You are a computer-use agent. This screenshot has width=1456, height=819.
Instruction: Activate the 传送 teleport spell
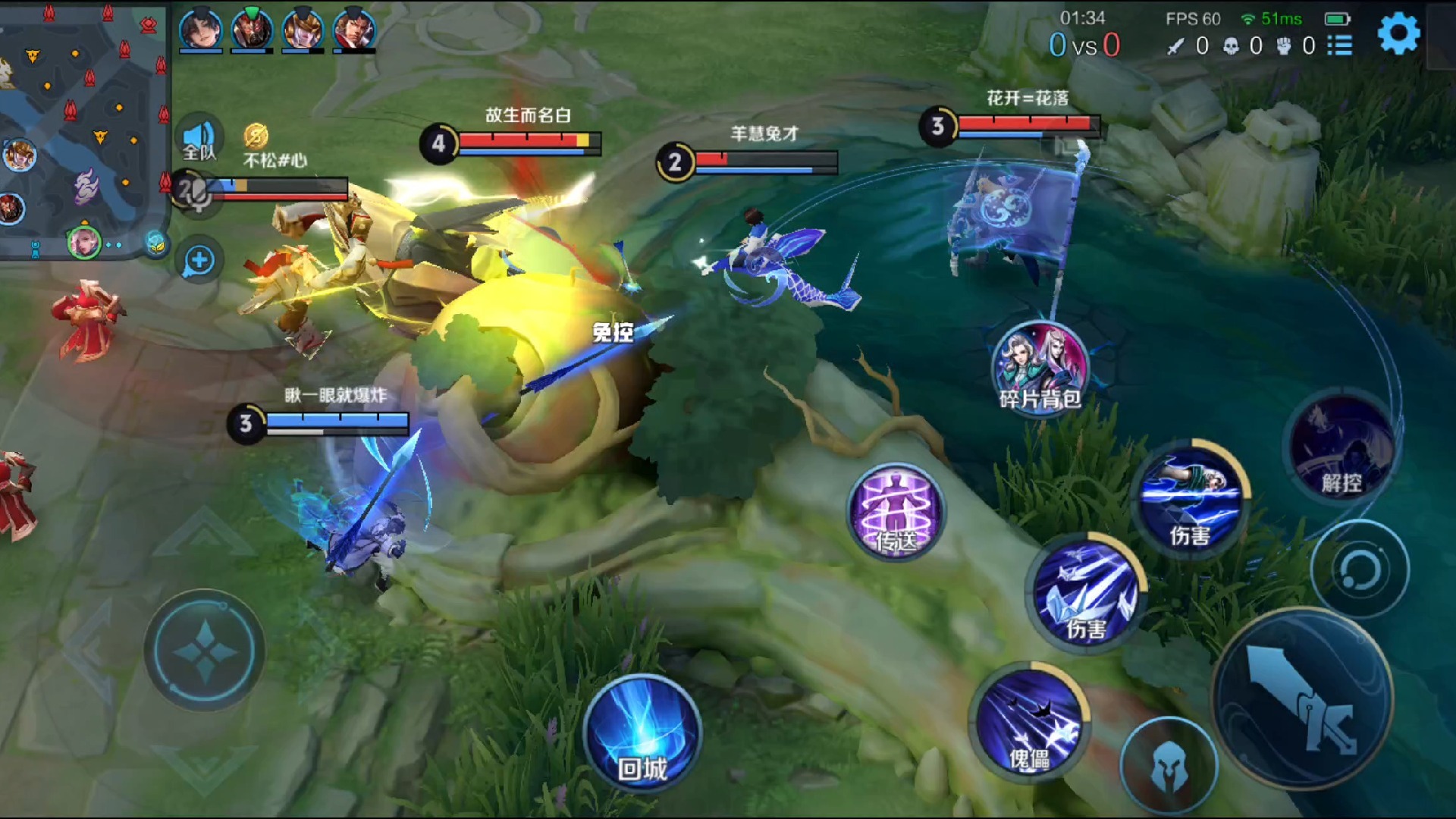[x=896, y=512]
